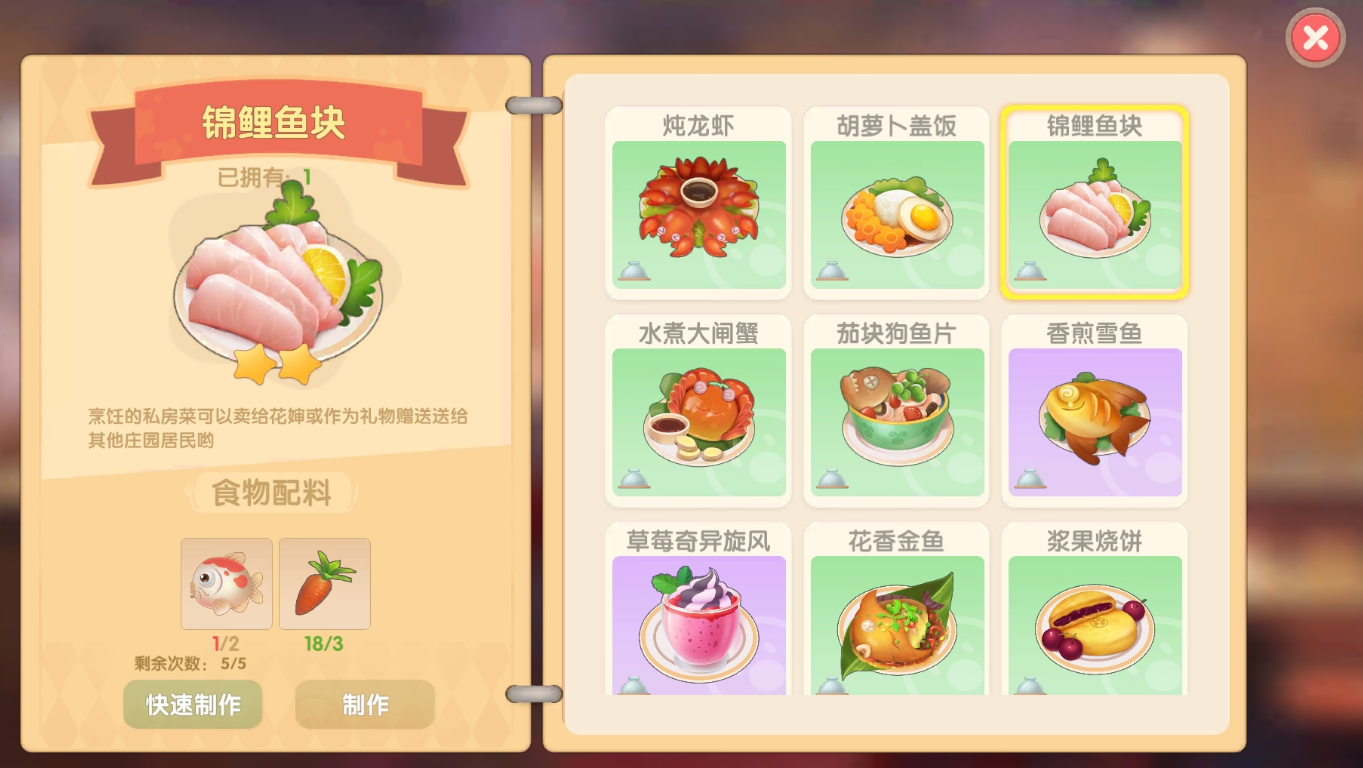
Task: Close the recipe book window
Action: (1315, 39)
